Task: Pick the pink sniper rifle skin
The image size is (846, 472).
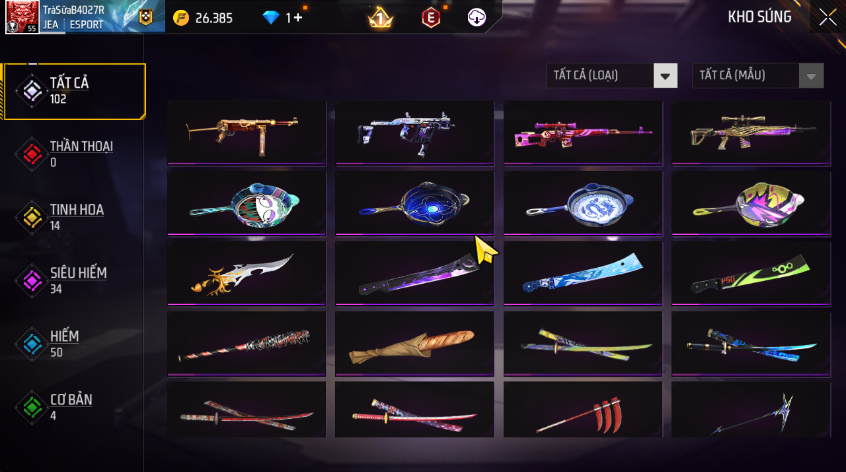Action: point(583,131)
